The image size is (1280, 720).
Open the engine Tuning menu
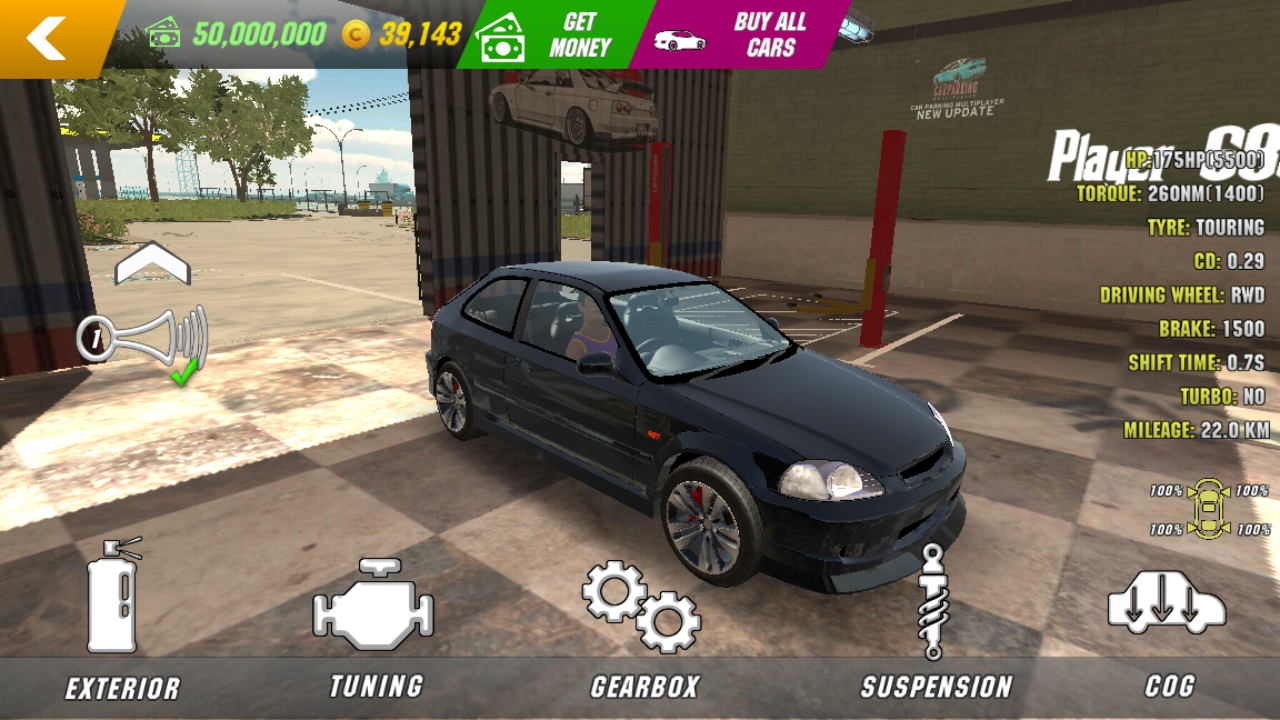tap(374, 620)
